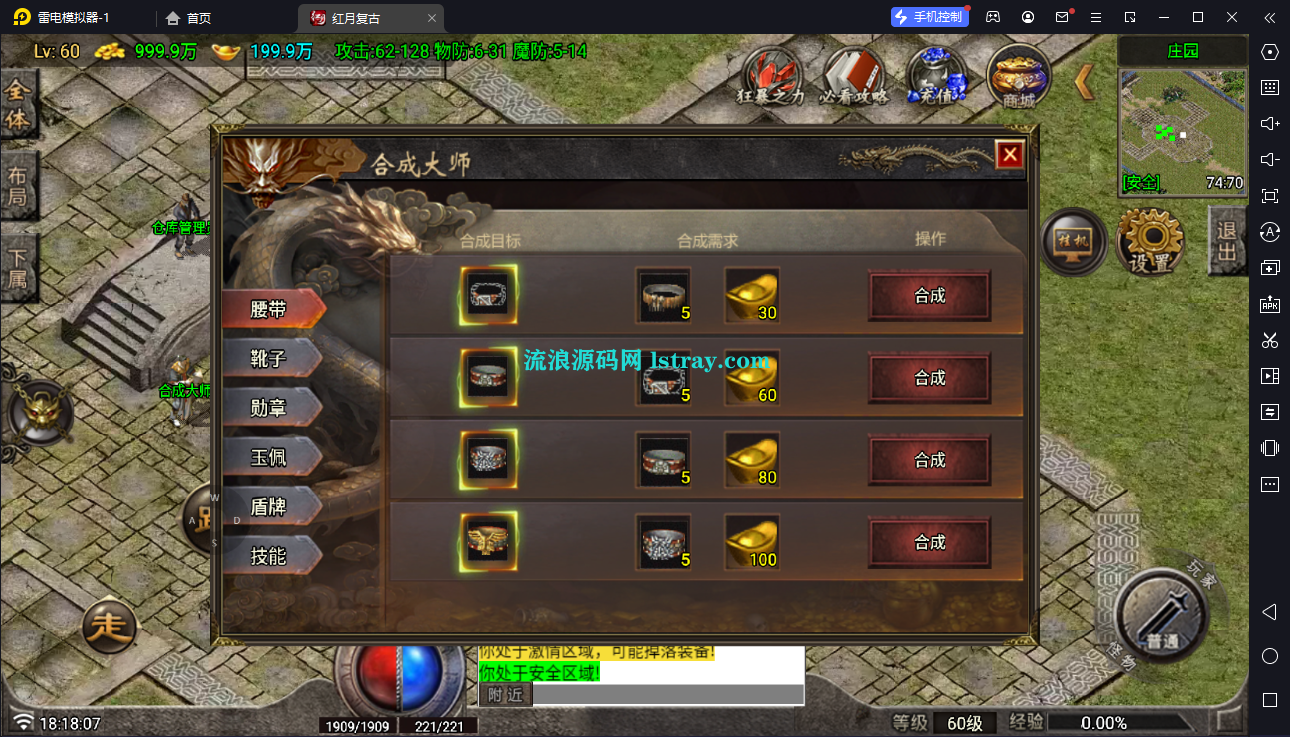The width and height of the screenshot is (1290, 737).
Task: Open the 庄园 minimap
Action: pyautogui.click(x=1182, y=132)
